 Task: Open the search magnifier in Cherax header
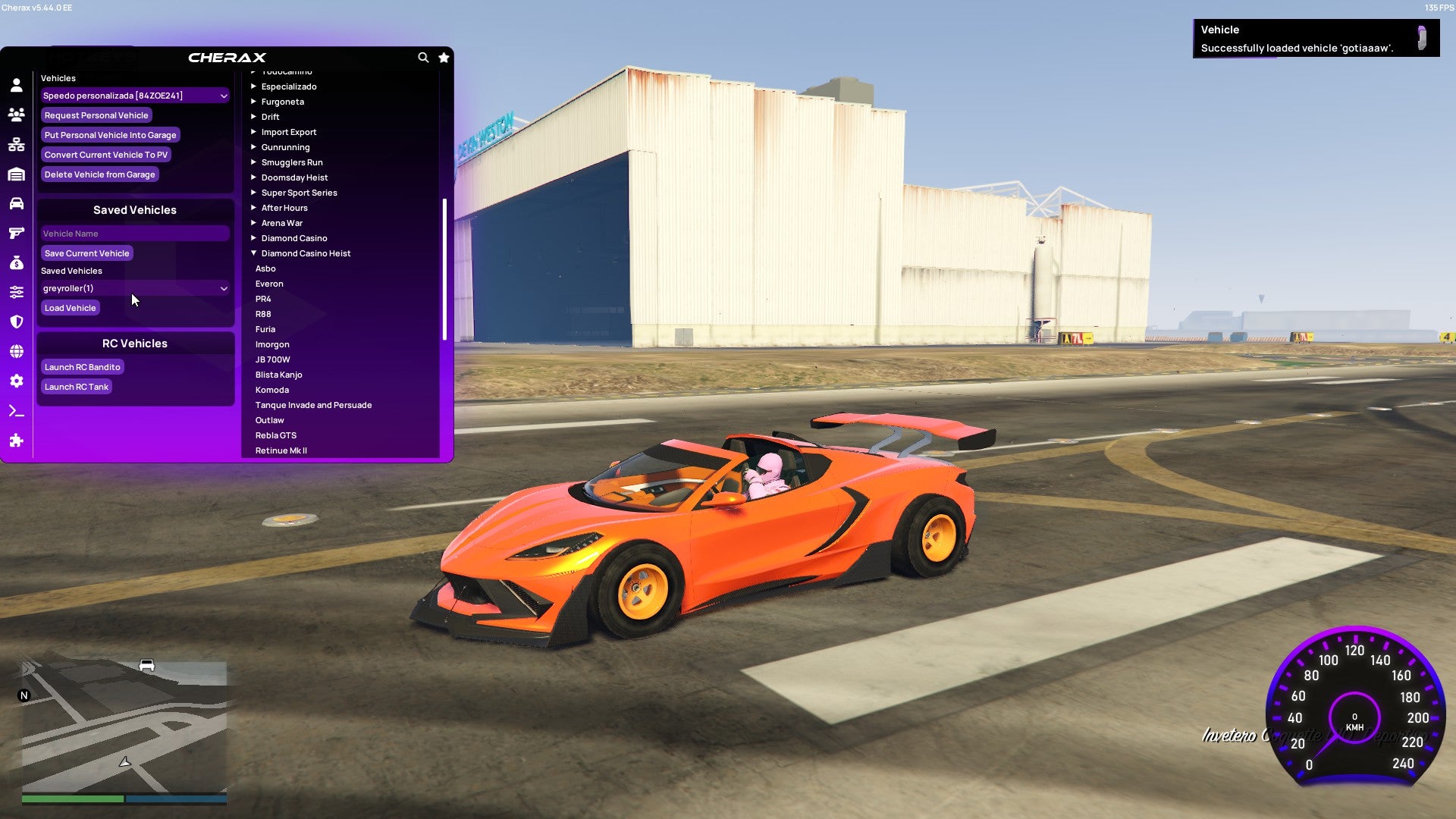click(x=423, y=58)
